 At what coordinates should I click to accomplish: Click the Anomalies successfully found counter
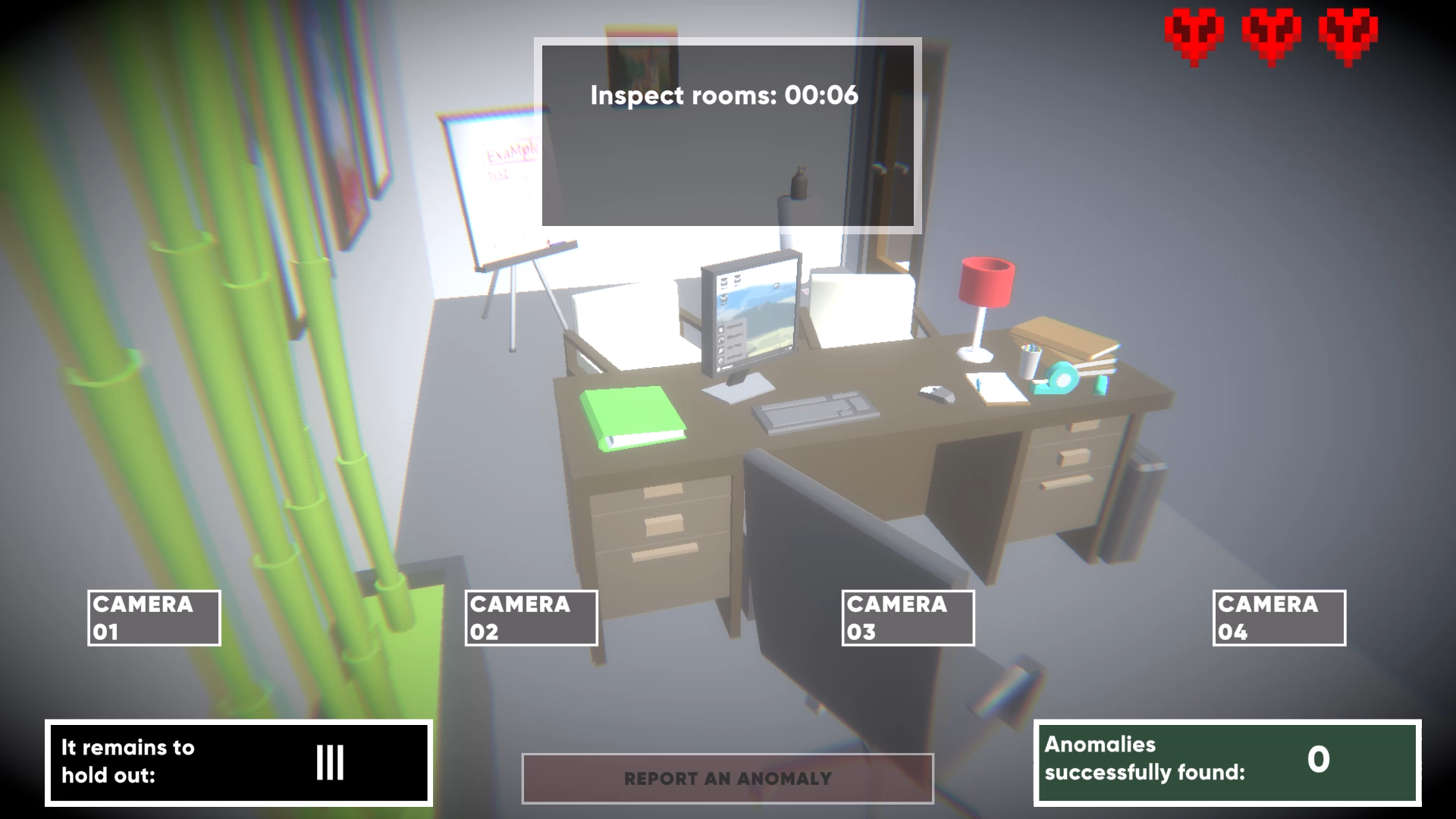coord(1226,763)
